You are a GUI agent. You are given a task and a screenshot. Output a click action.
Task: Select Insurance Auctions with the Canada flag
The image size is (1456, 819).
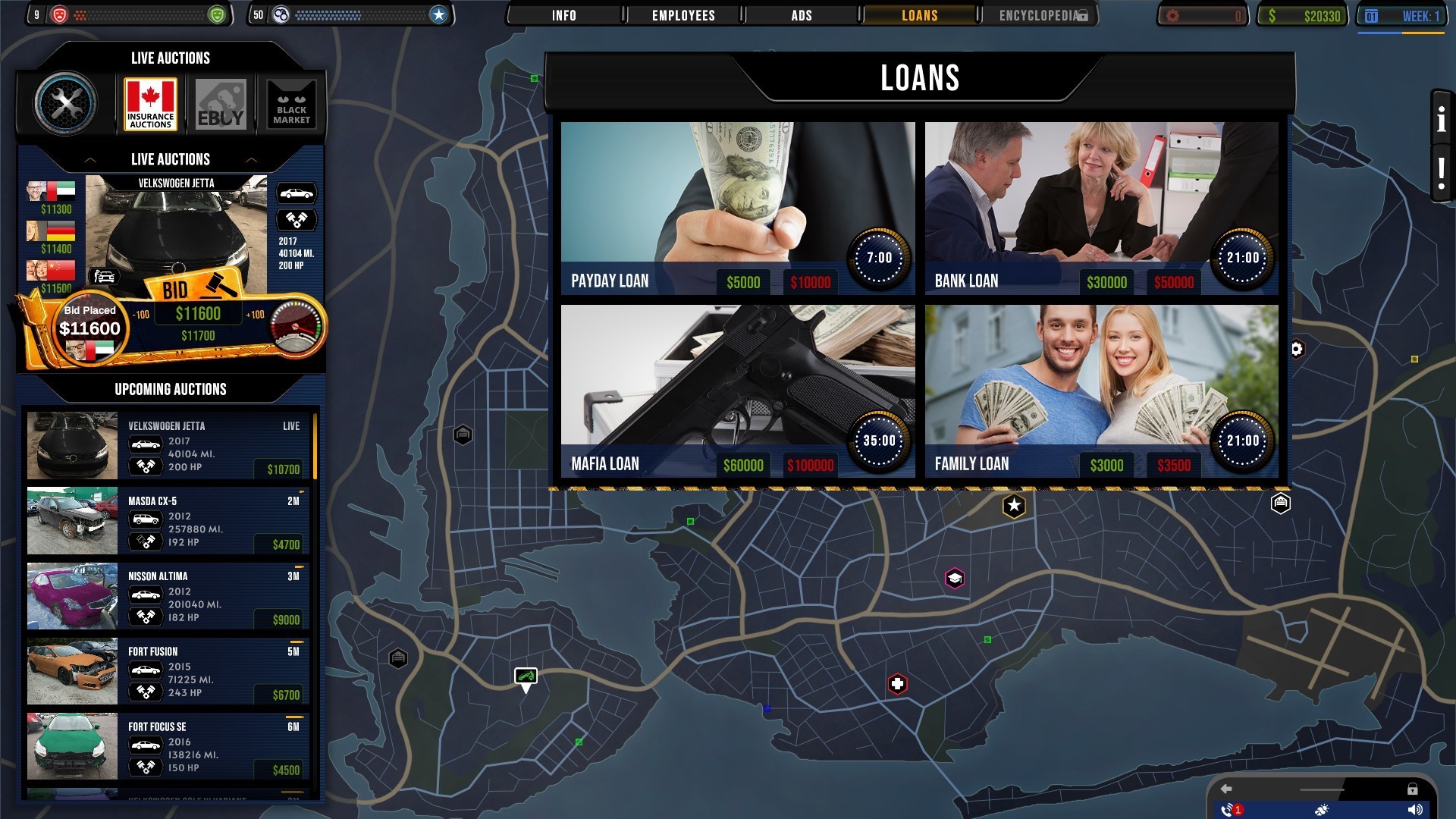point(149,104)
